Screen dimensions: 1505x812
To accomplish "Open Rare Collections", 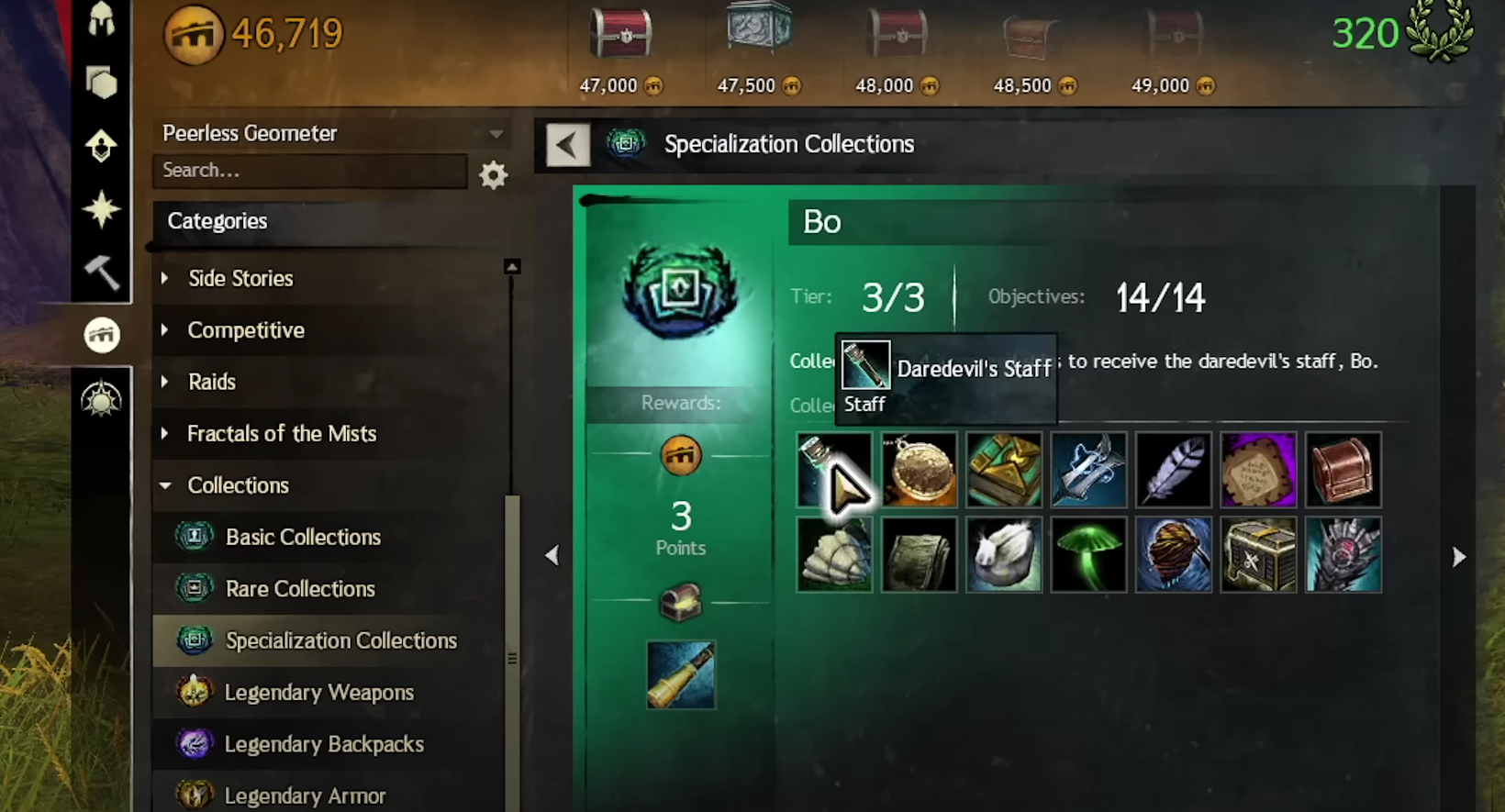I will [x=300, y=589].
